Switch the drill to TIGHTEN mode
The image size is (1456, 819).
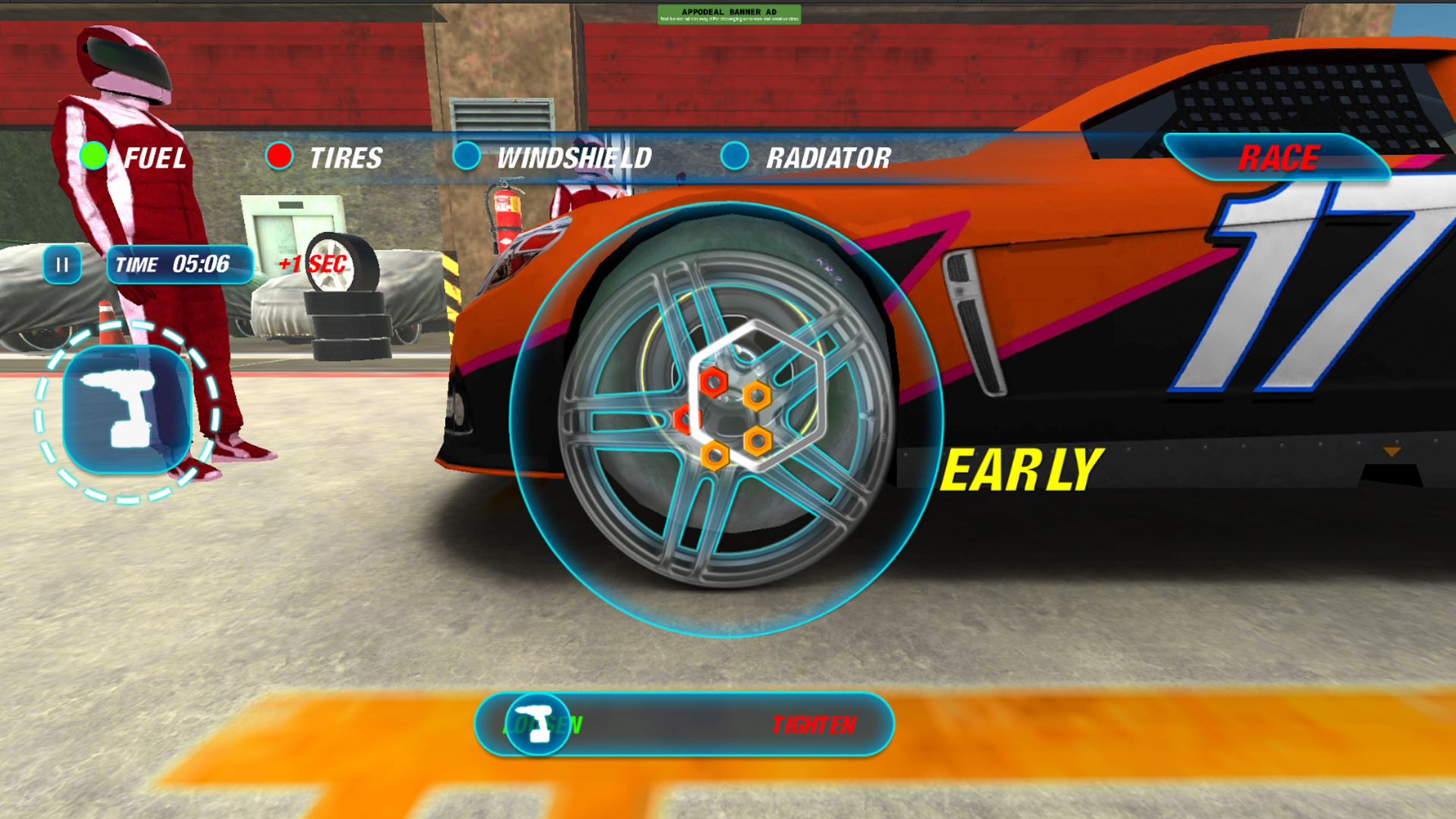[x=813, y=725]
